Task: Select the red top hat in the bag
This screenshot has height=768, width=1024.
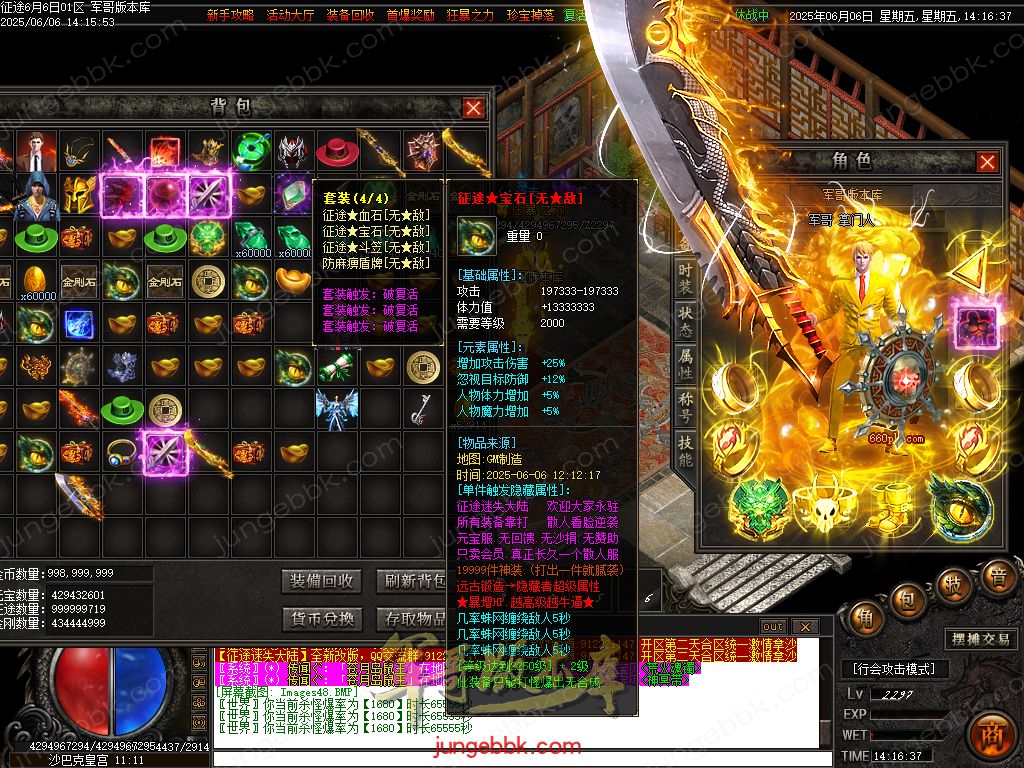Action: (337, 152)
